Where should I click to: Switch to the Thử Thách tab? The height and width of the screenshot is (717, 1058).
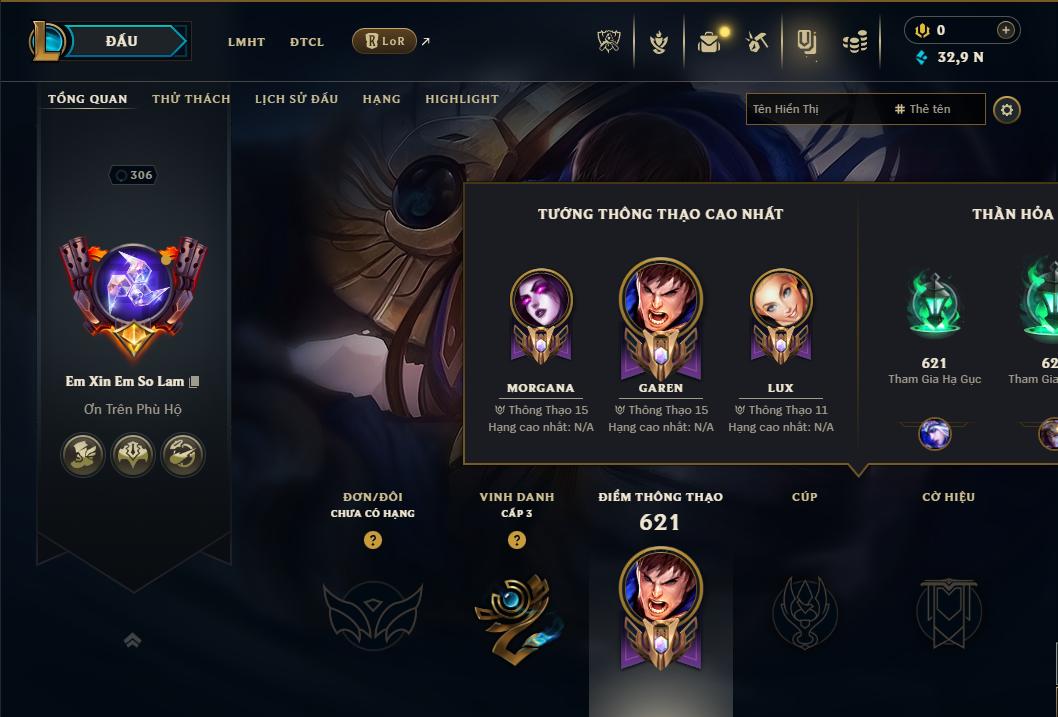coord(191,99)
